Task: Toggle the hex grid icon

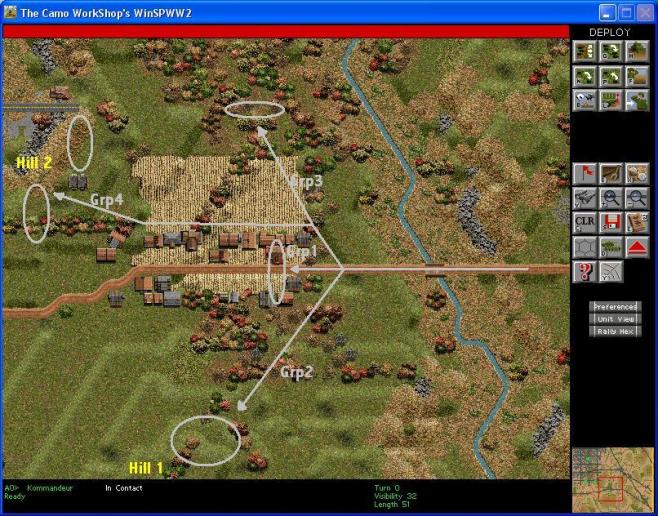Action: click(x=585, y=246)
